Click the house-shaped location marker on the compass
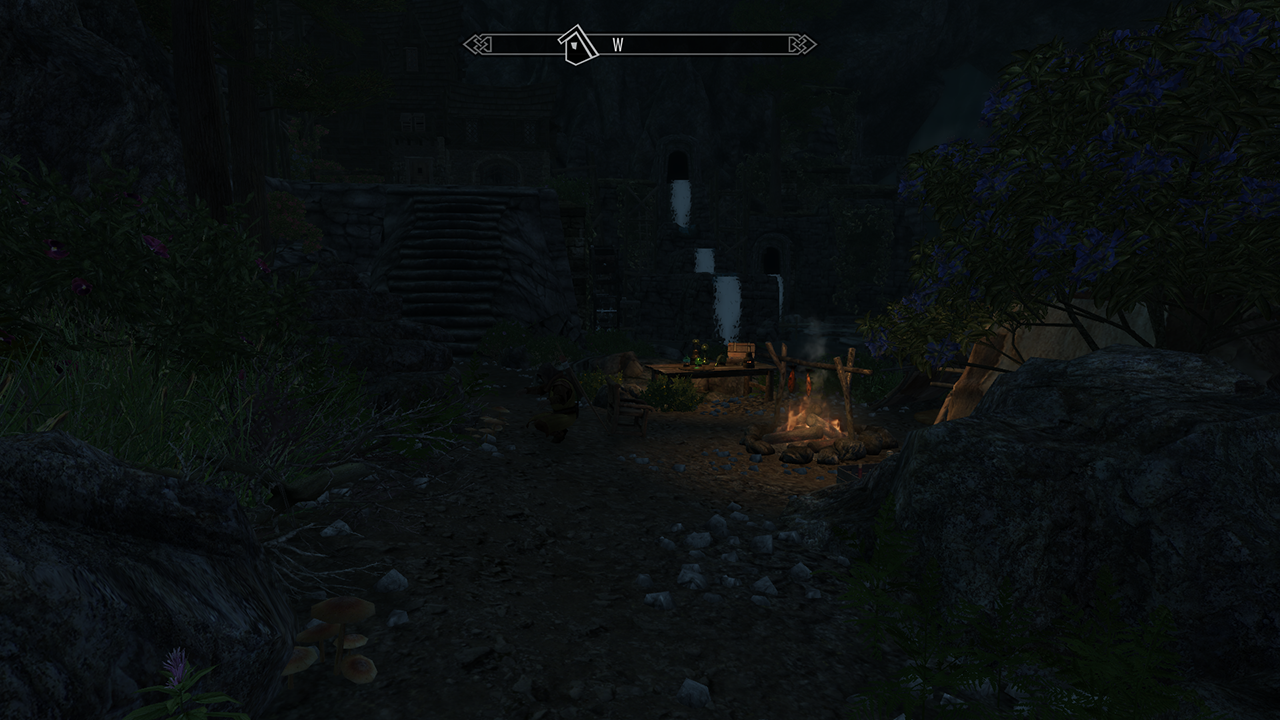The height and width of the screenshot is (720, 1280). pyautogui.click(x=578, y=45)
